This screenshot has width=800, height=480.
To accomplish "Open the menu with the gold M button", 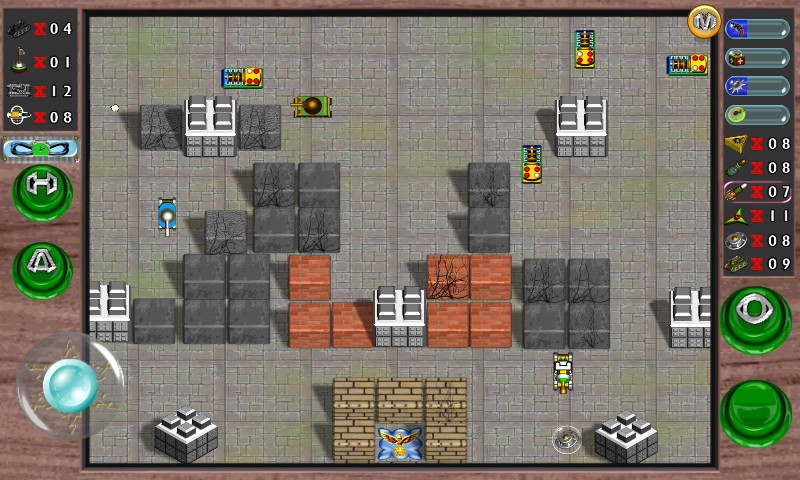I will click(704, 21).
